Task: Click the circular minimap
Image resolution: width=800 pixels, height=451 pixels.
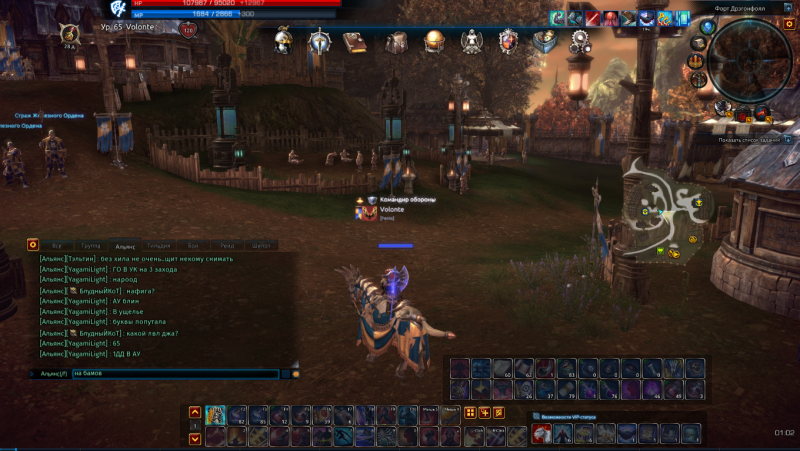Action: (749, 58)
